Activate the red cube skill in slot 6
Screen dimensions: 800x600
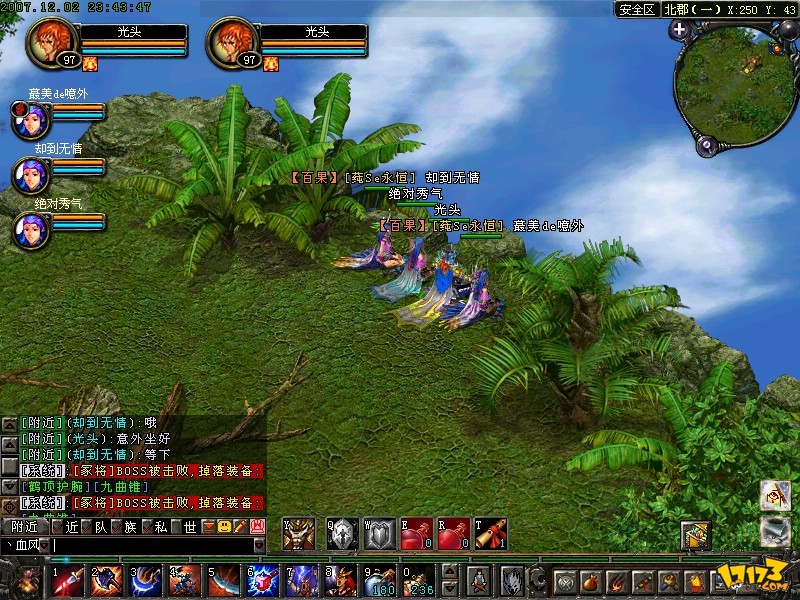(x=262, y=580)
